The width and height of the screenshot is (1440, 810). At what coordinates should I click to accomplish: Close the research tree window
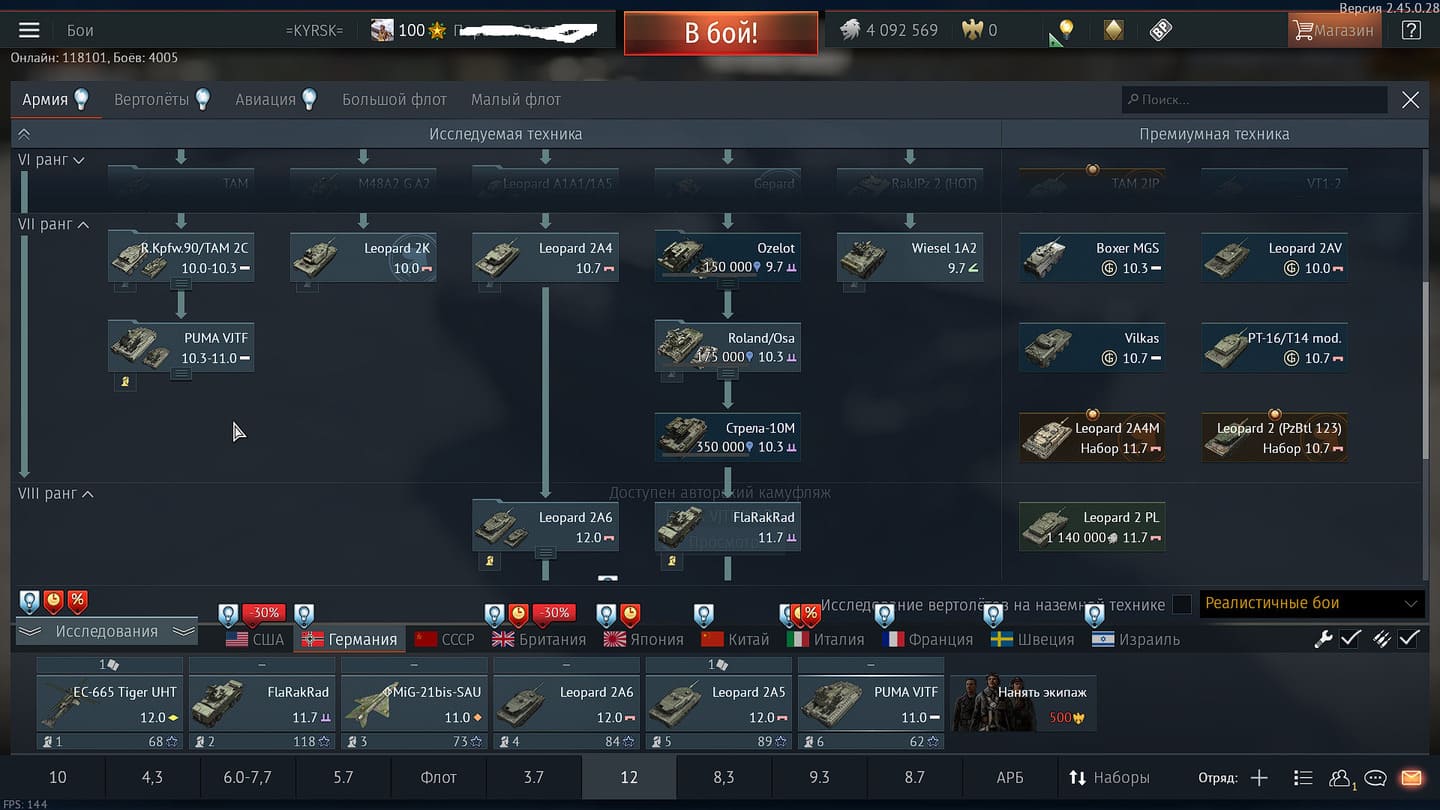click(x=1410, y=99)
